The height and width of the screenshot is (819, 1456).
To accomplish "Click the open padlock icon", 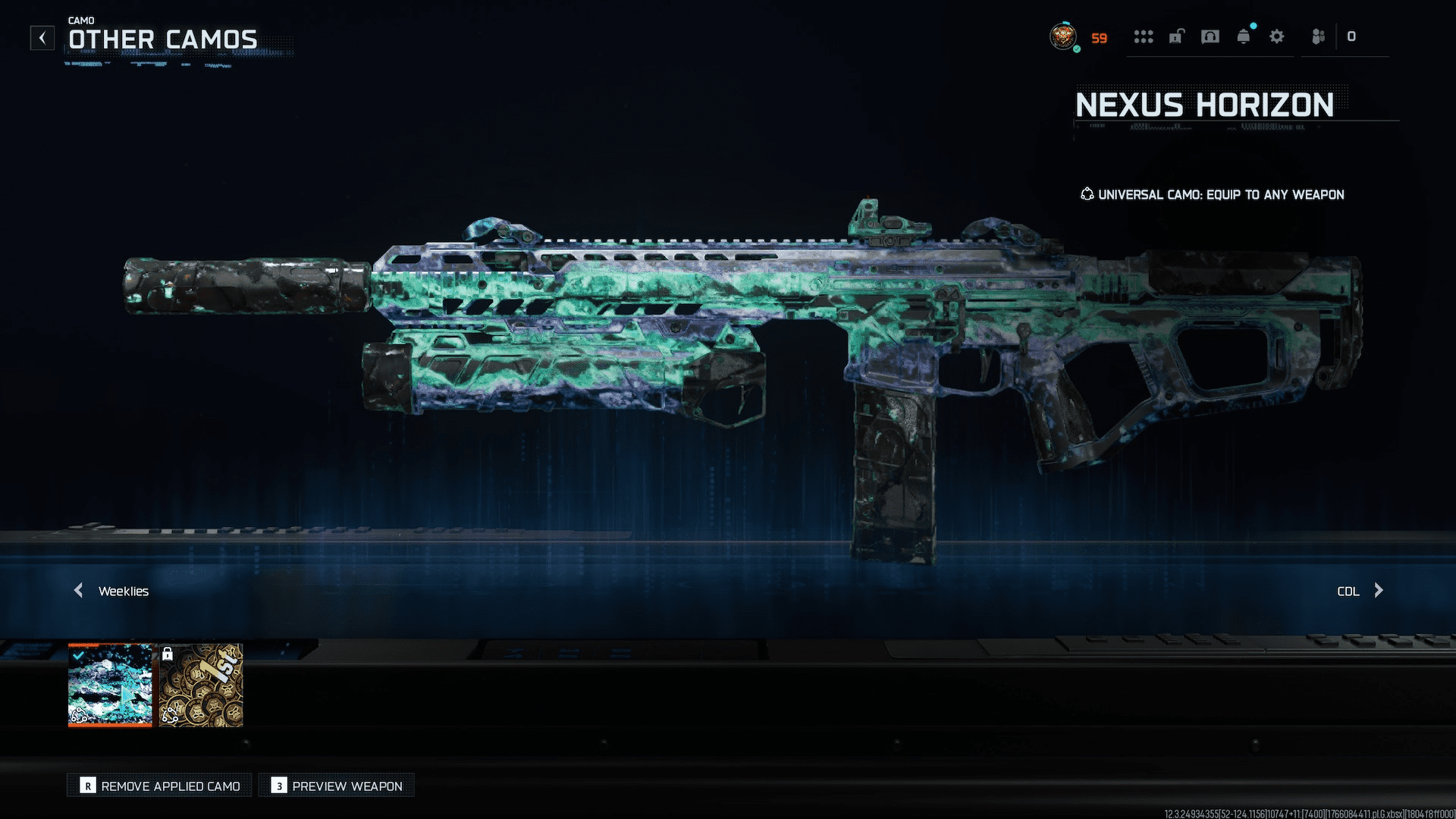I will [x=1176, y=36].
